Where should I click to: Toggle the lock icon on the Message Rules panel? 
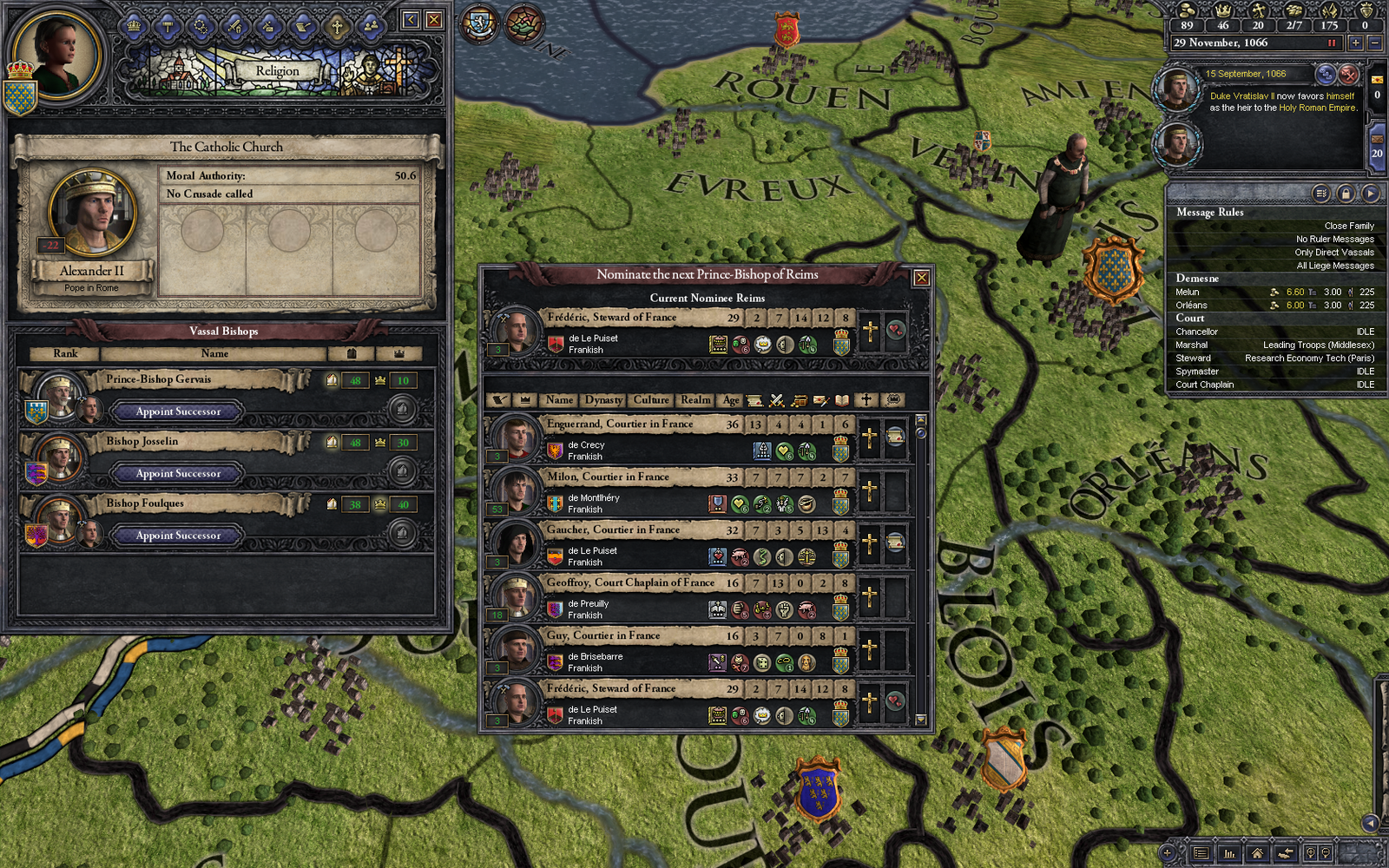click(1347, 193)
